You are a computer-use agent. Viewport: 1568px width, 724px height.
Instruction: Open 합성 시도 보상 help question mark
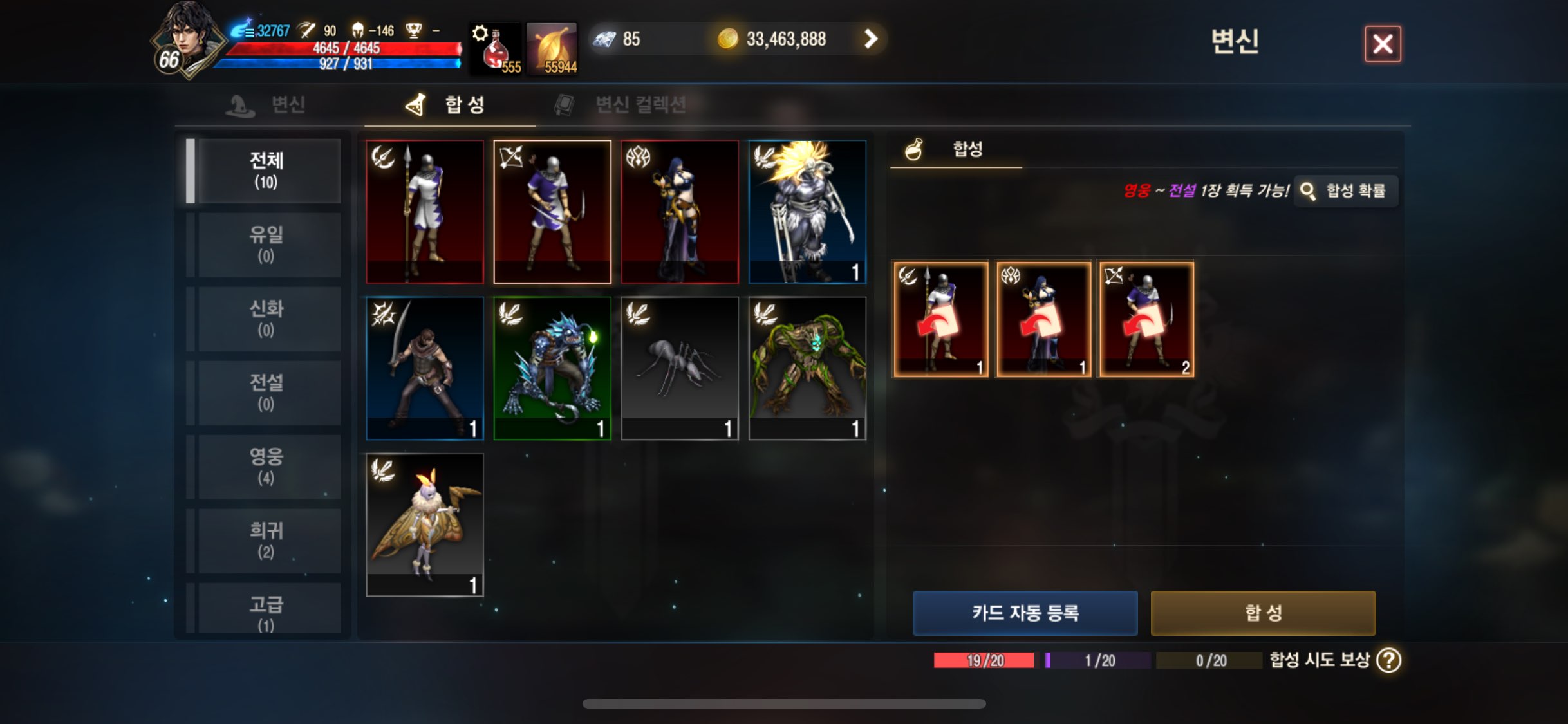coord(1388,660)
